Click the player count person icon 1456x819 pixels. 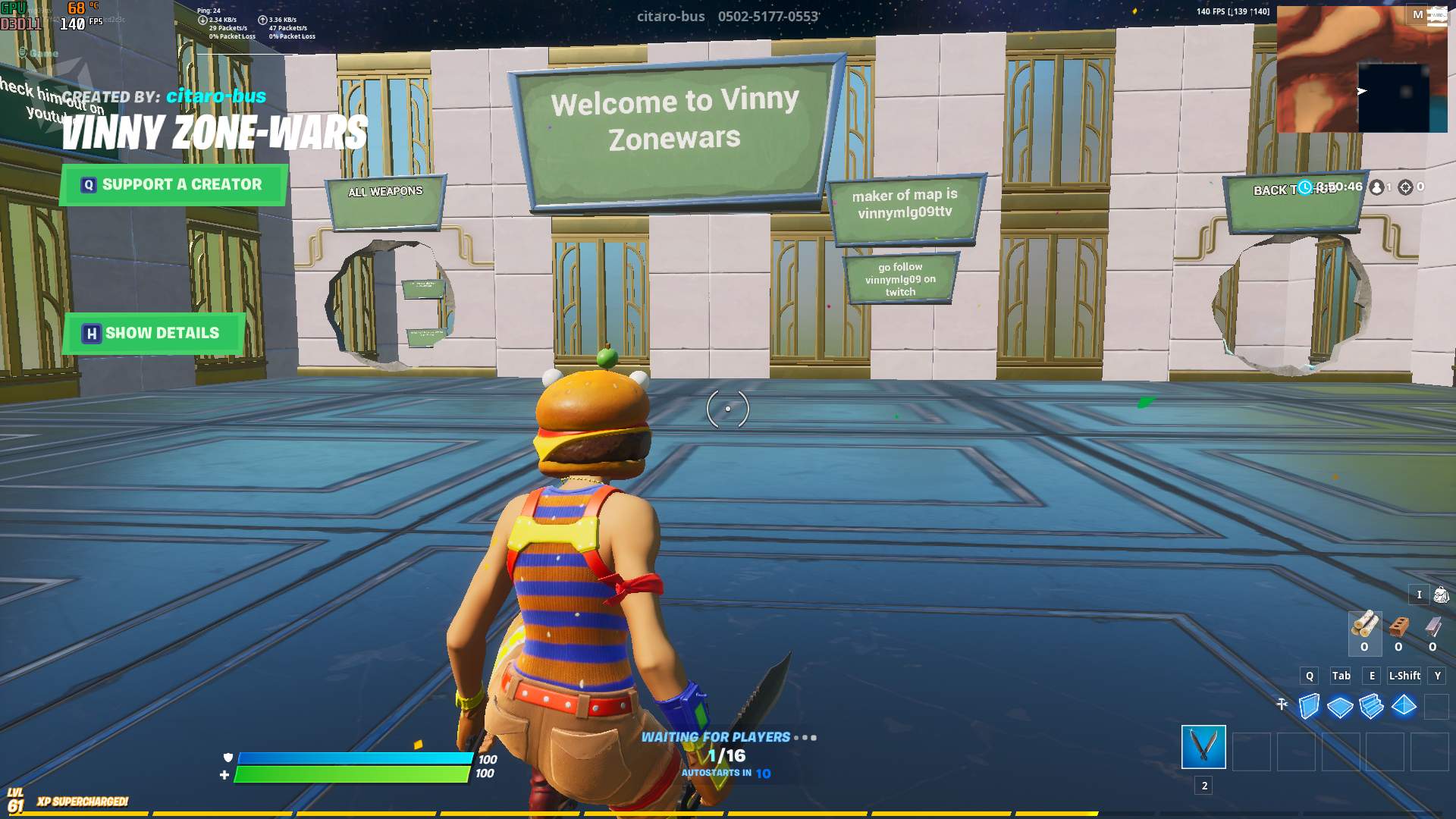[1378, 186]
